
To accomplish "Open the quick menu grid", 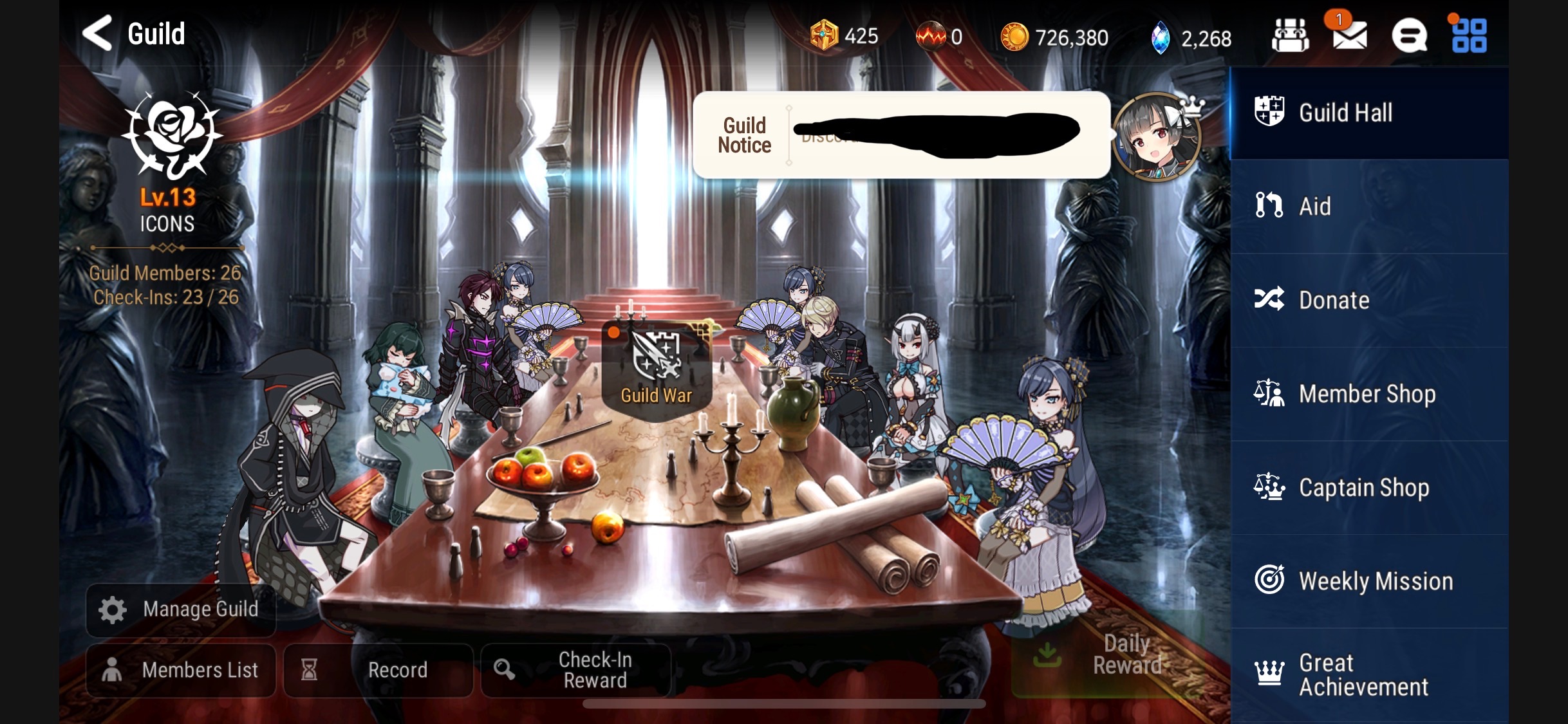I will [1470, 35].
